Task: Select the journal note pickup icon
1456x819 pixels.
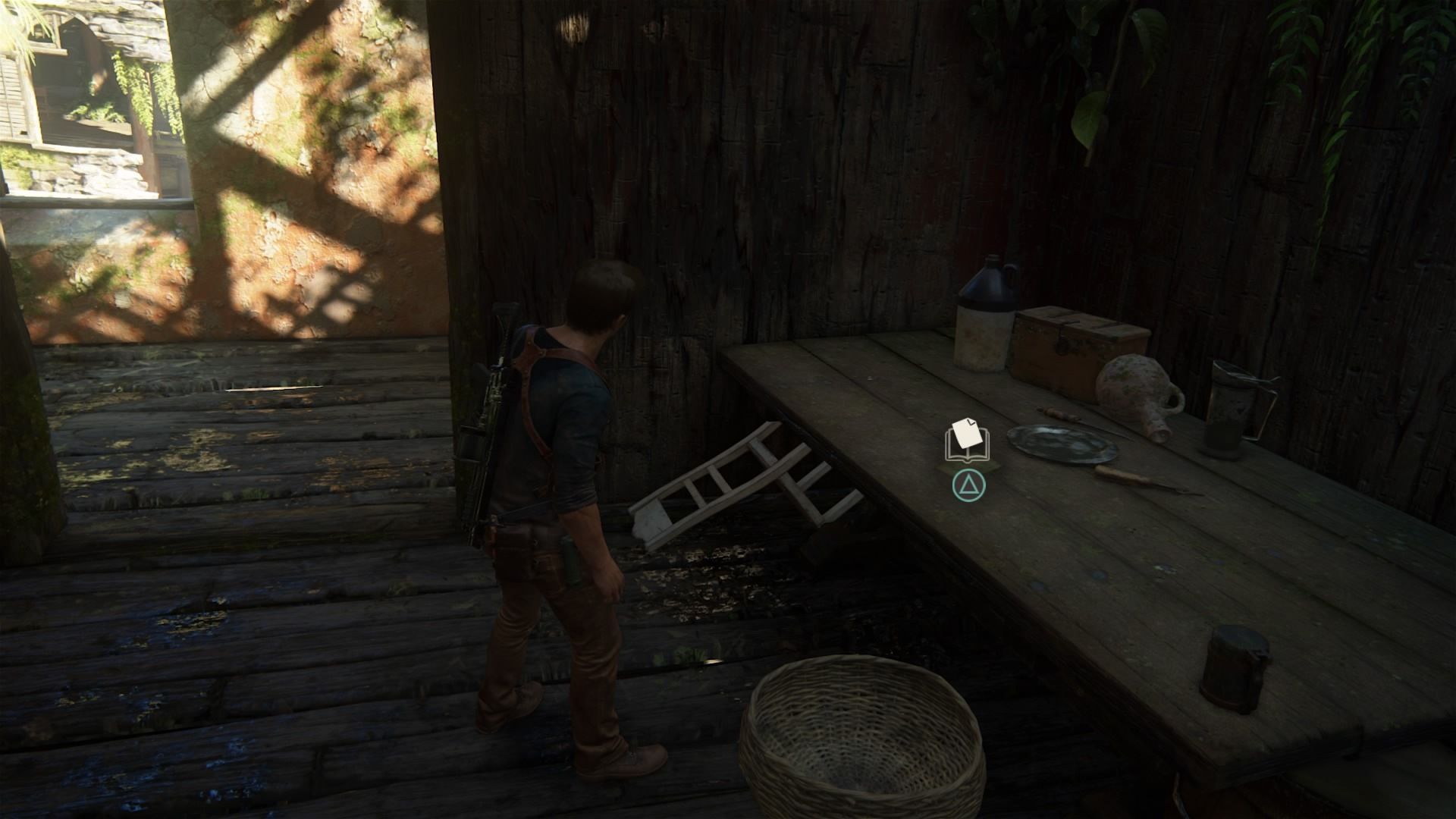Action: tap(967, 441)
